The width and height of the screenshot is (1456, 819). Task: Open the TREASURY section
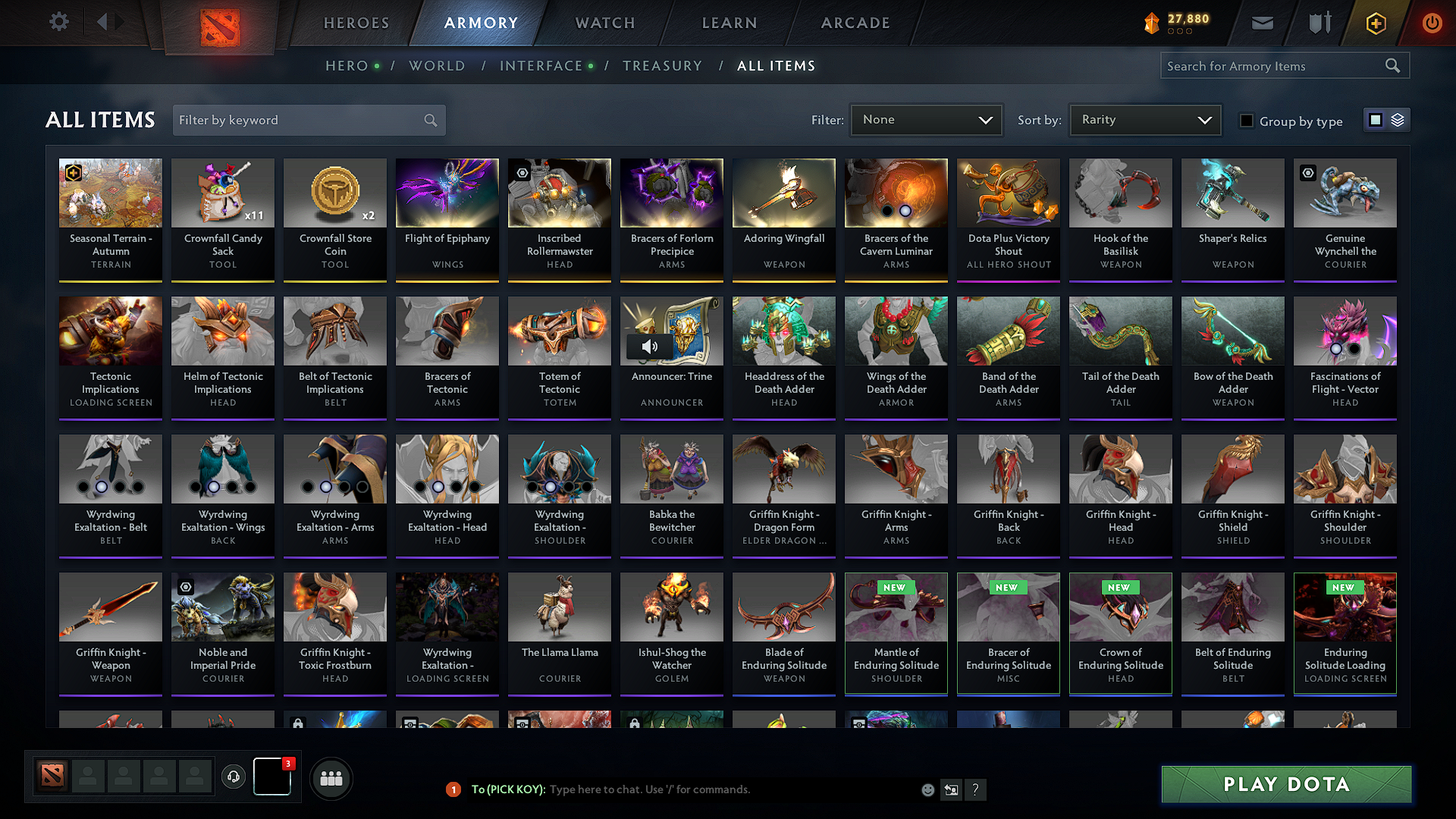(x=662, y=65)
